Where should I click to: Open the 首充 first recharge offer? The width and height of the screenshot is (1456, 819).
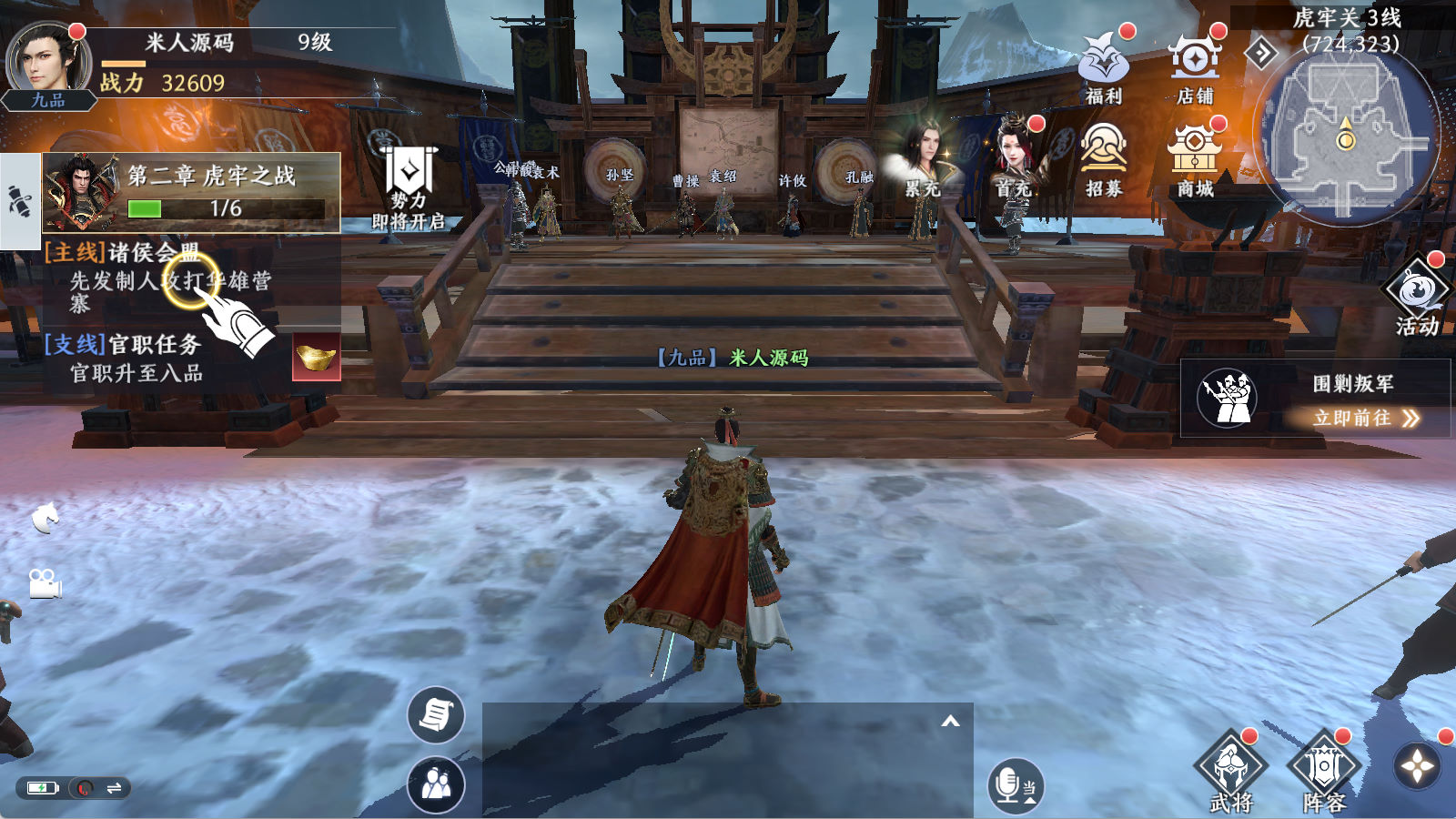click(x=1014, y=159)
